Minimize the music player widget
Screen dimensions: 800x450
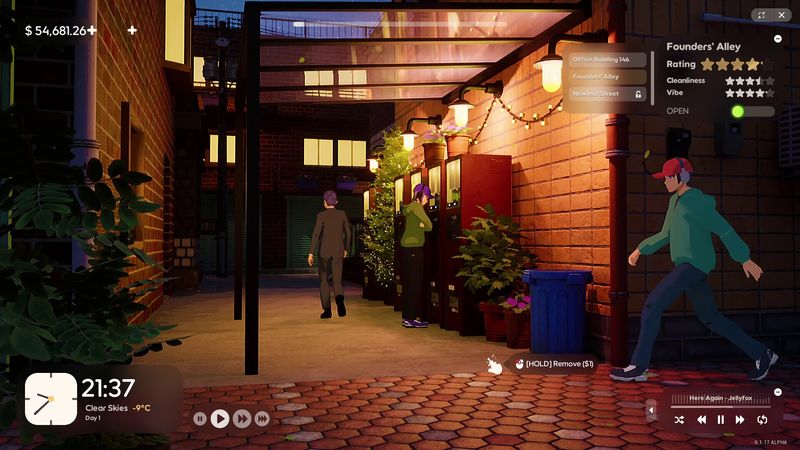777,392
